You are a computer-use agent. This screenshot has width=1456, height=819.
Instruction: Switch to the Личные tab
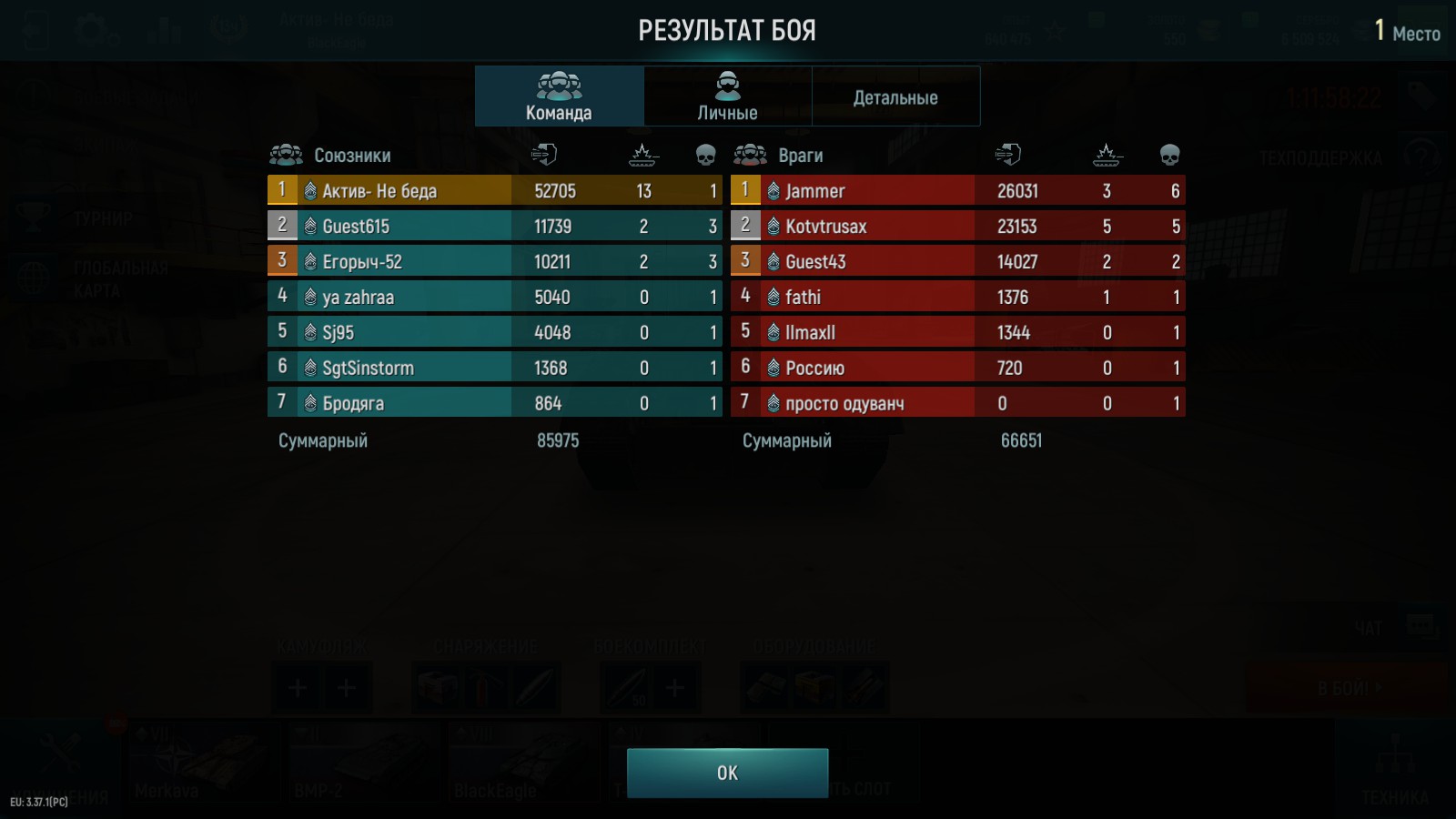[x=726, y=96]
